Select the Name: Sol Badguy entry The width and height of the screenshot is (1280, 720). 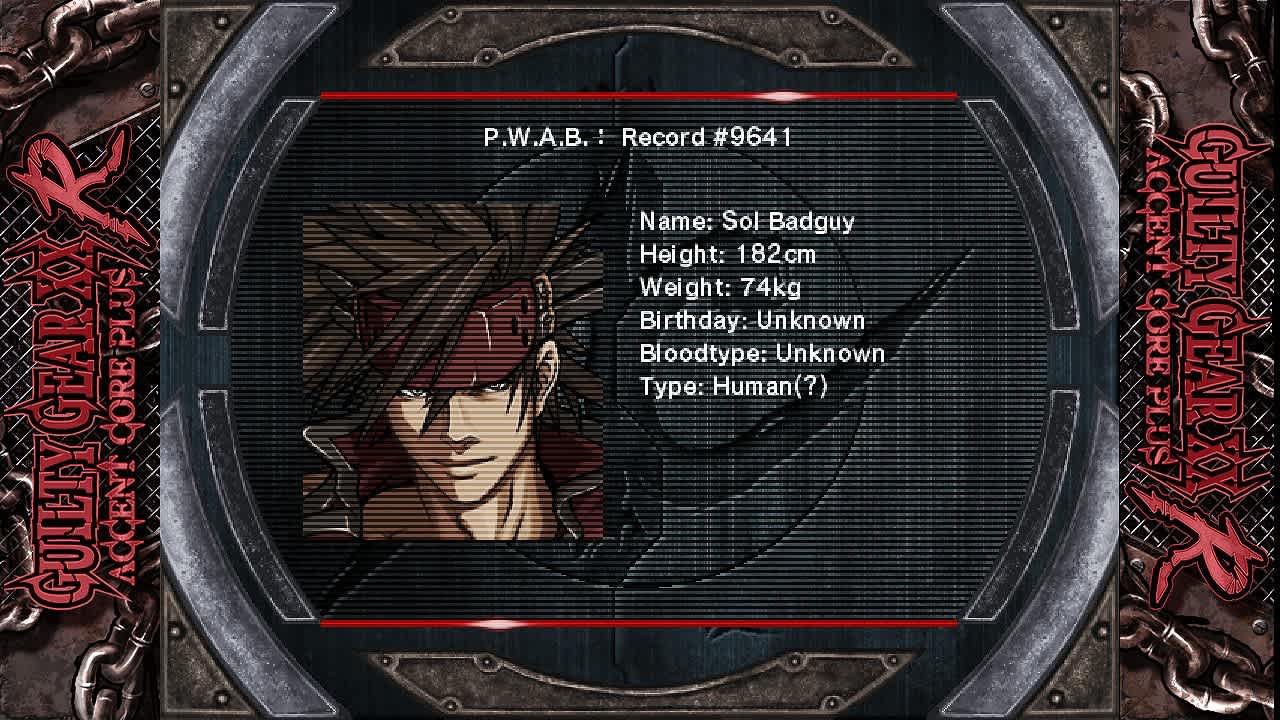point(744,222)
